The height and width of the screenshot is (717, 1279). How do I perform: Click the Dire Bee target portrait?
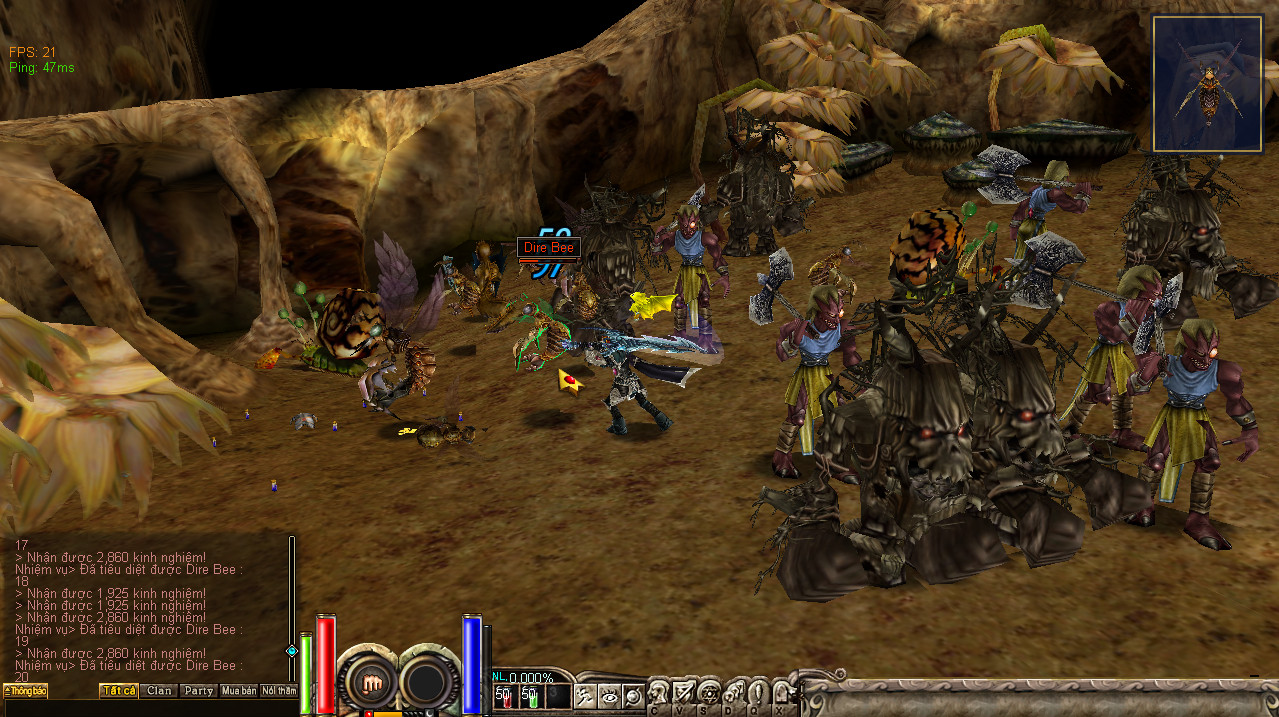(x=1207, y=84)
